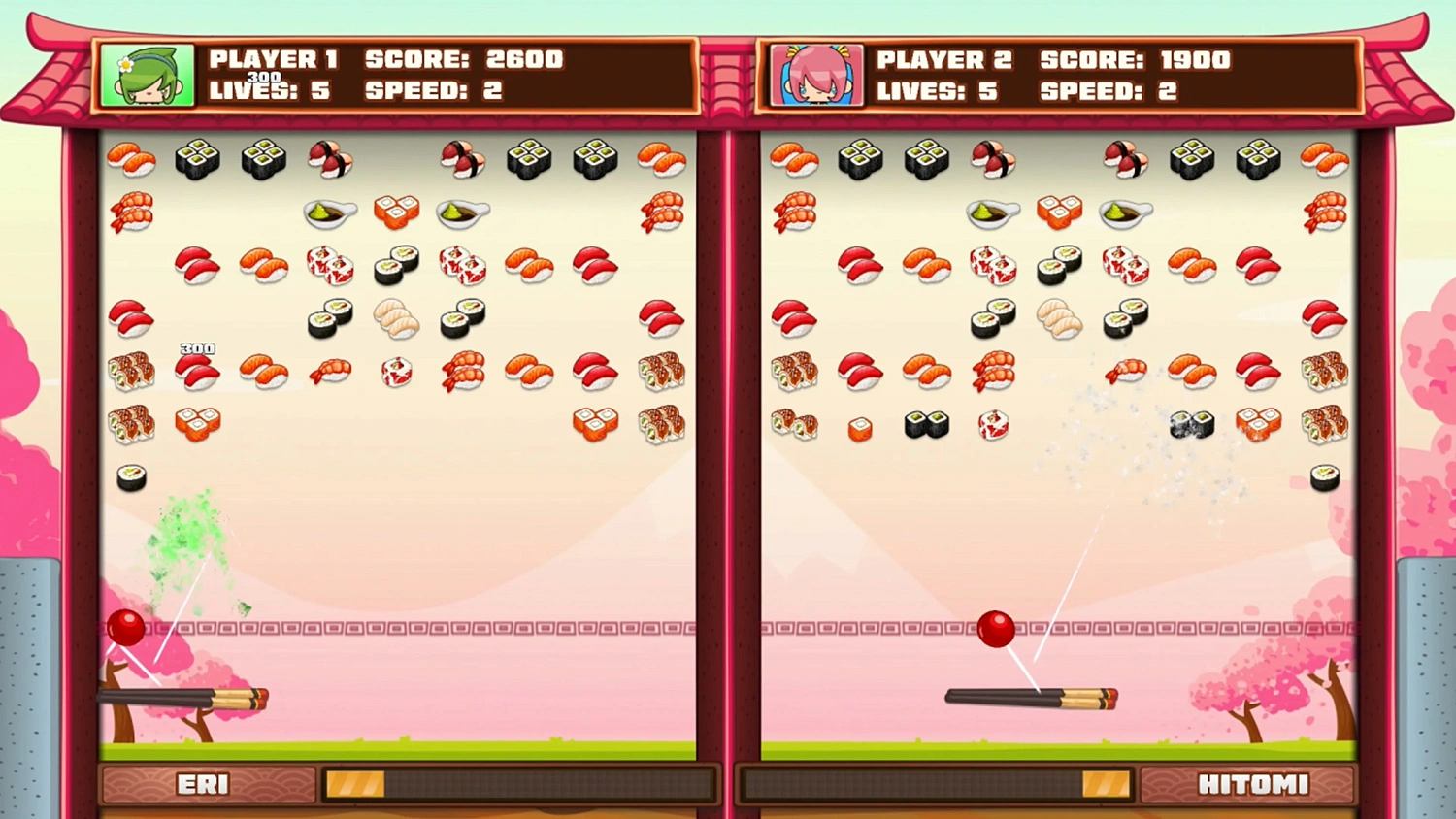Click the soy sauce dish brick on Player 2's grid
This screenshot has width=1456, height=819.
(992, 213)
